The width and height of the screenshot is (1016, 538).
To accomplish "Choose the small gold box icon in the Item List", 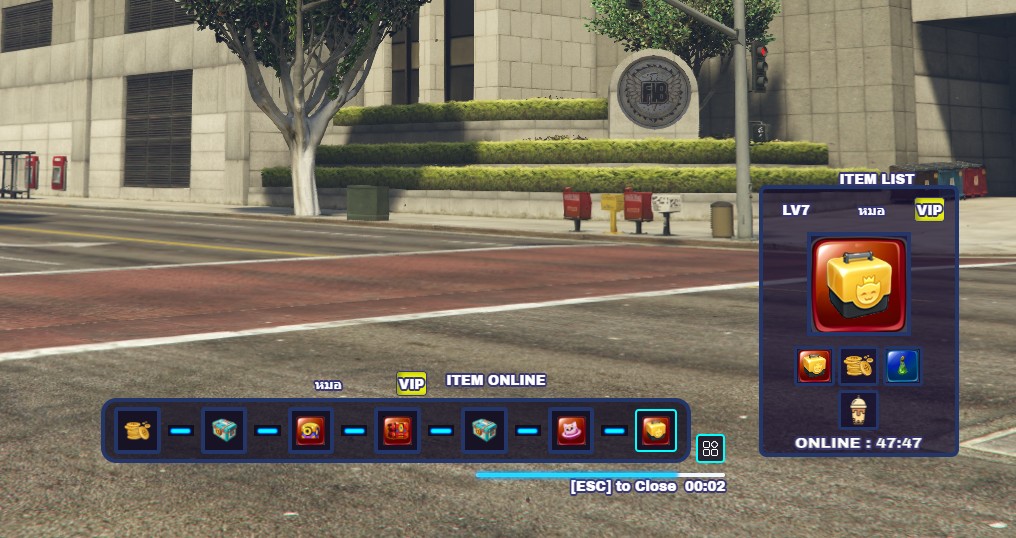I will 814,366.
